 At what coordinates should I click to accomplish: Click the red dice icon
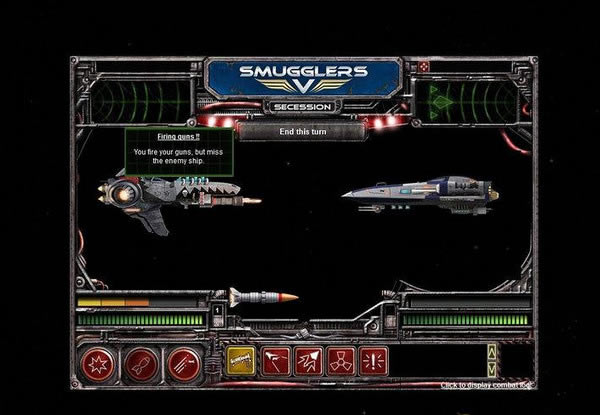pyautogui.click(x=424, y=66)
